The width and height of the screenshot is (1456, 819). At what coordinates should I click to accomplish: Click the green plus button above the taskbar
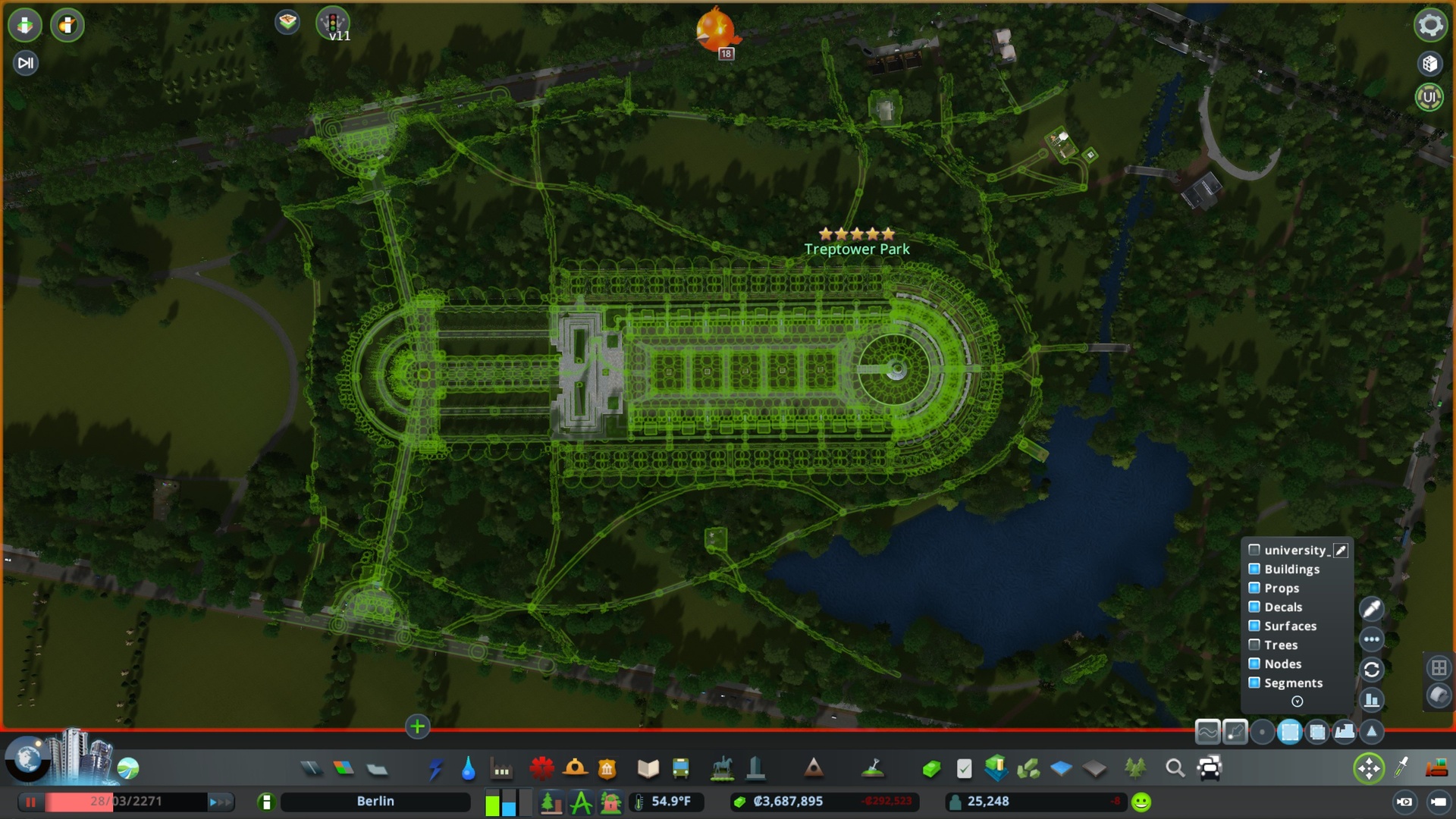coord(416,727)
